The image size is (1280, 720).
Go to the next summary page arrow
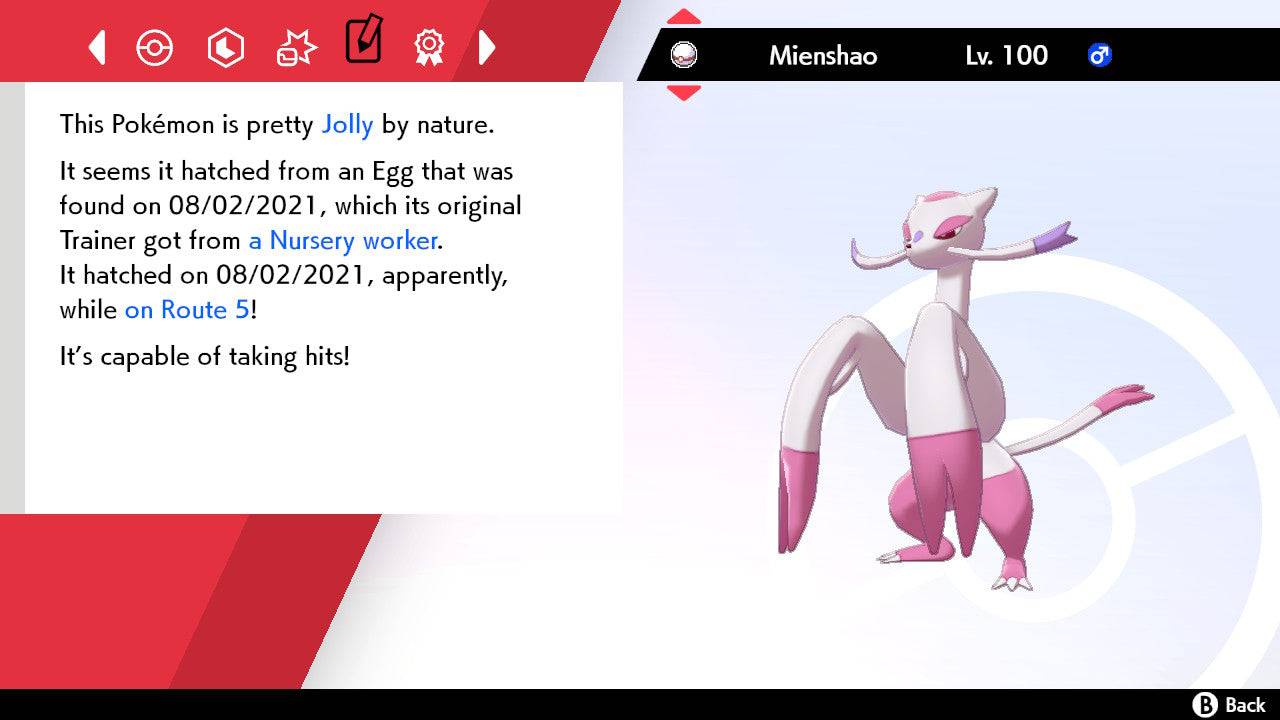tap(487, 47)
